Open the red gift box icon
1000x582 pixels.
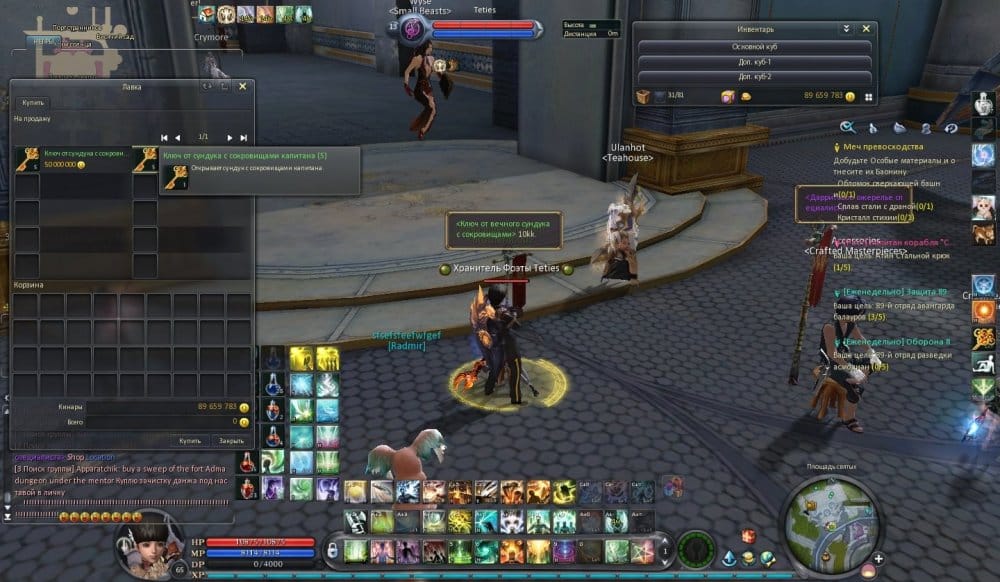[747, 535]
